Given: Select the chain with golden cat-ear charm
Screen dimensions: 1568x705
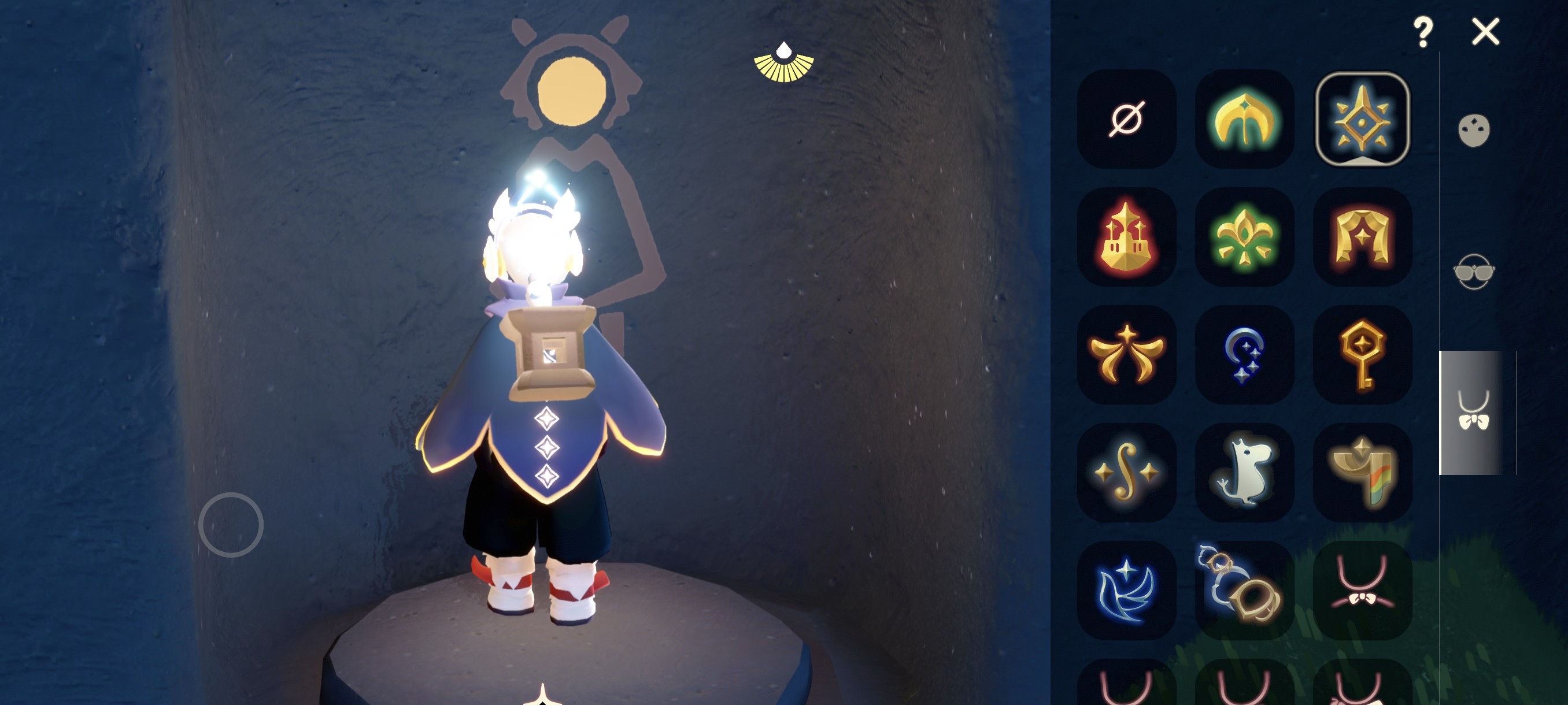Looking at the screenshot, I should click(x=1244, y=590).
